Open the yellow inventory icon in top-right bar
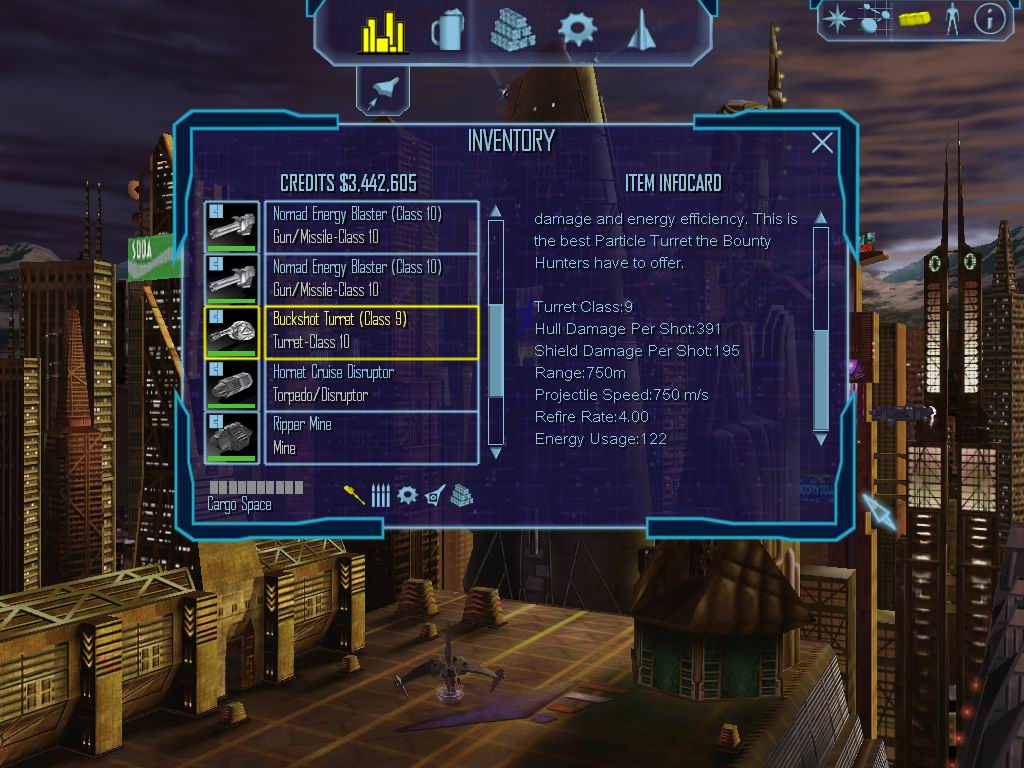Screen dimensions: 1024x768 coord(914,18)
